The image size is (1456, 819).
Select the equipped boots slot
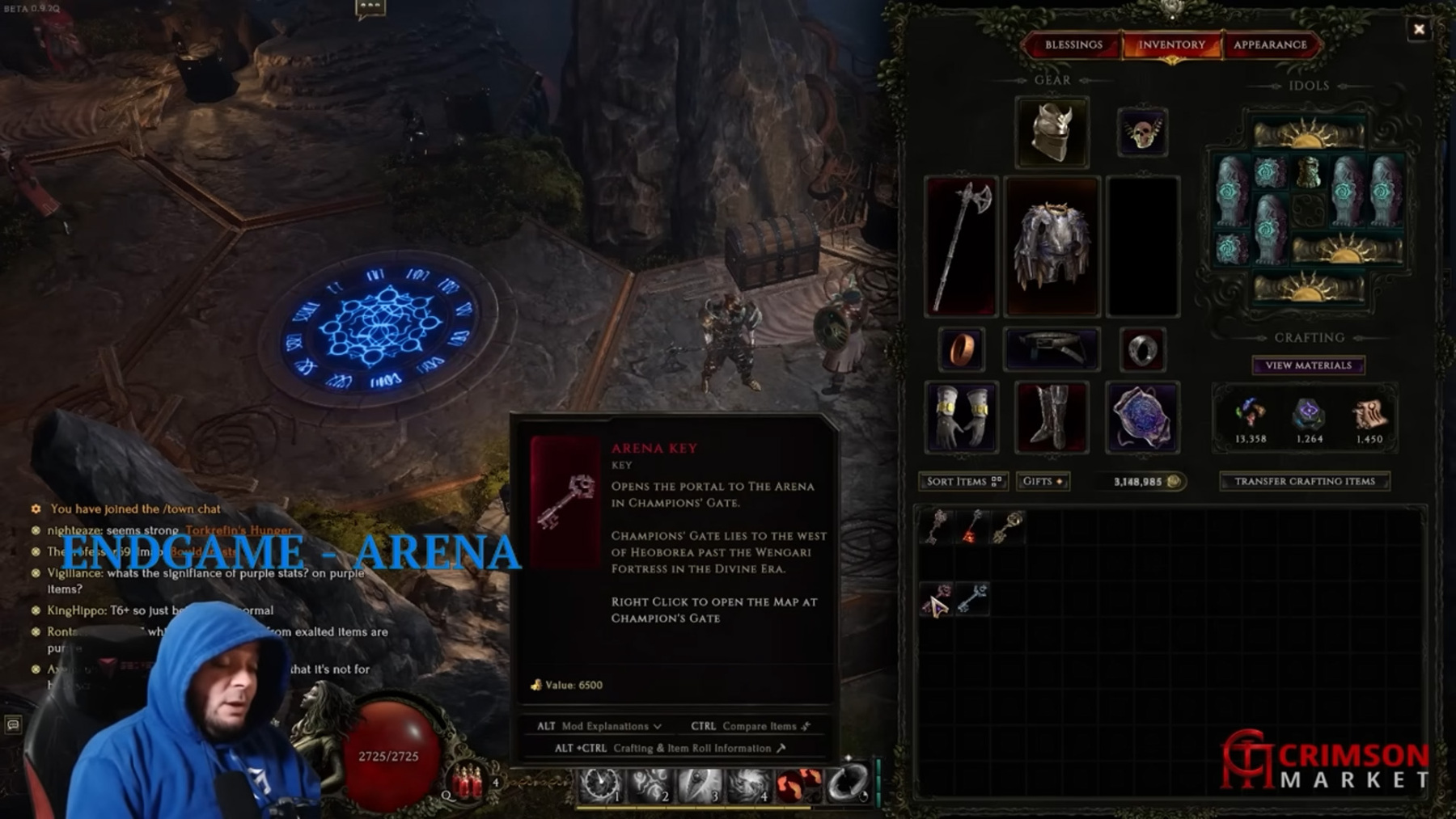(1052, 417)
